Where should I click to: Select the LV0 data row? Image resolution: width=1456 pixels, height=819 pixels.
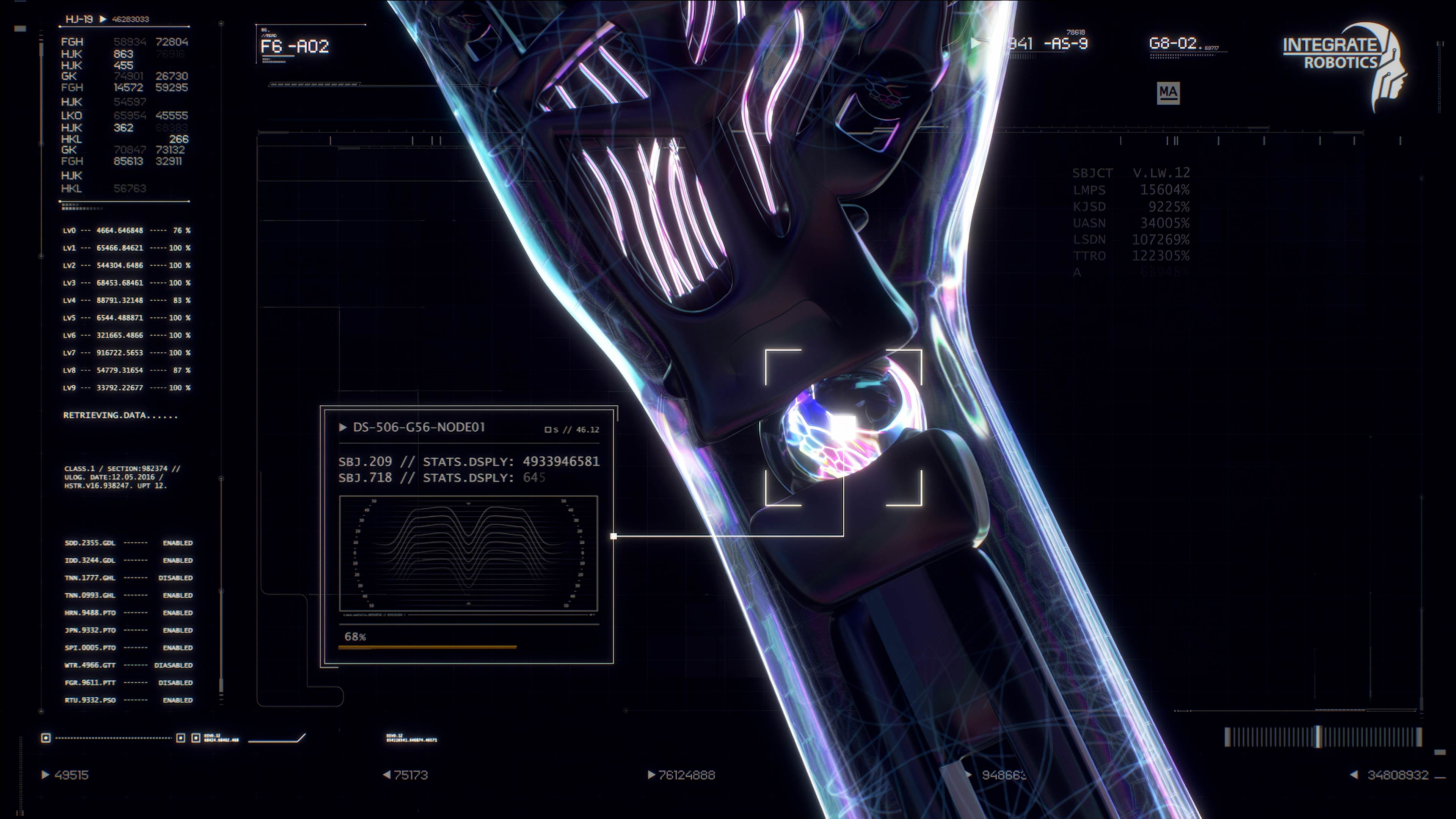pyautogui.click(x=127, y=231)
